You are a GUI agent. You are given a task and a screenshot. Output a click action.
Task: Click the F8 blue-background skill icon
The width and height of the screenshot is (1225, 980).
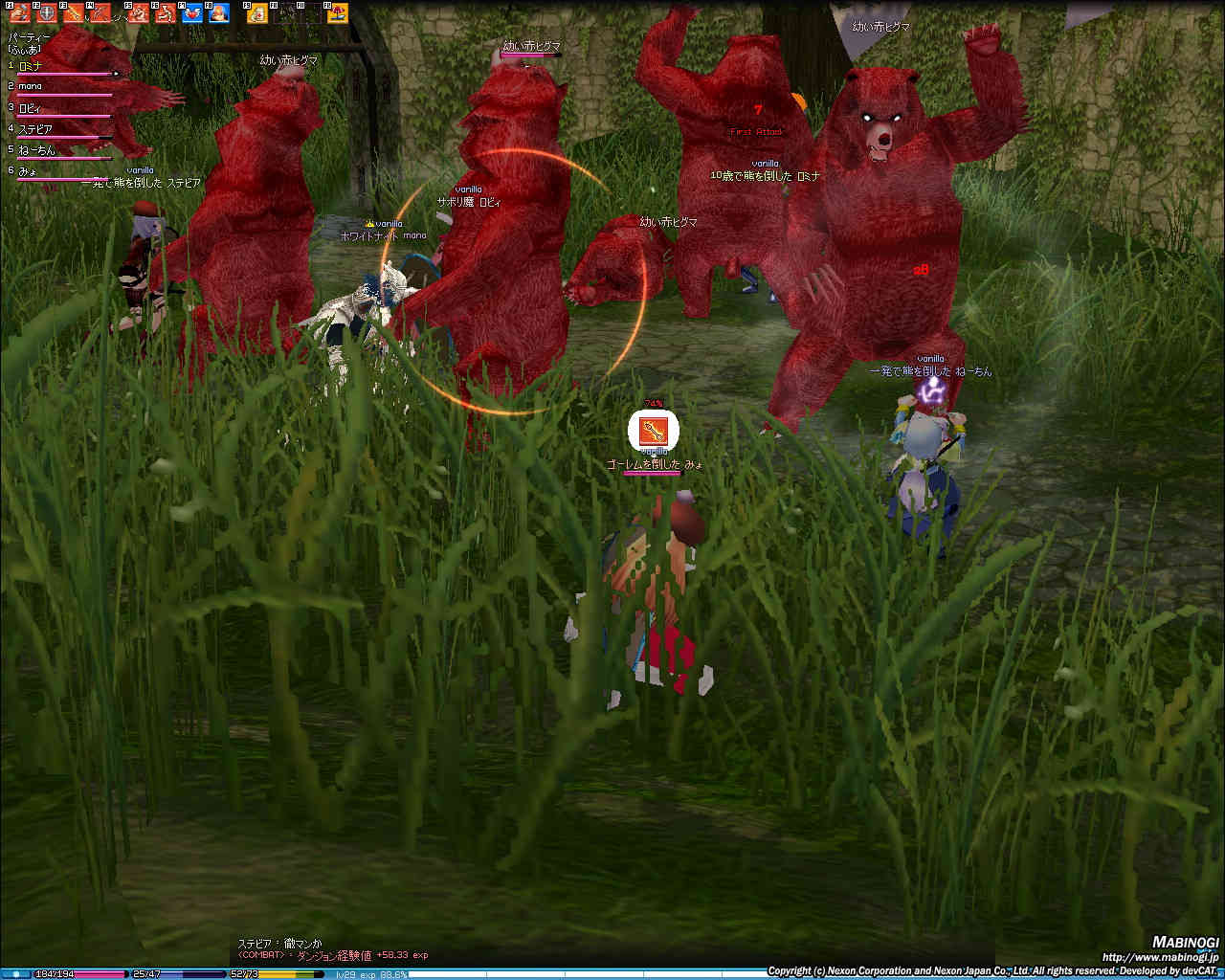point(219,13)
